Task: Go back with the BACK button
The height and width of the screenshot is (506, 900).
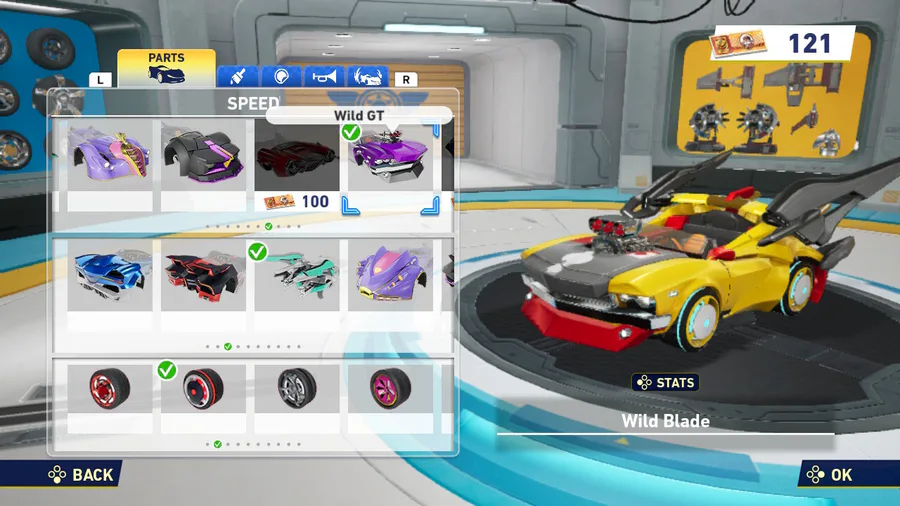Action: 82,475
